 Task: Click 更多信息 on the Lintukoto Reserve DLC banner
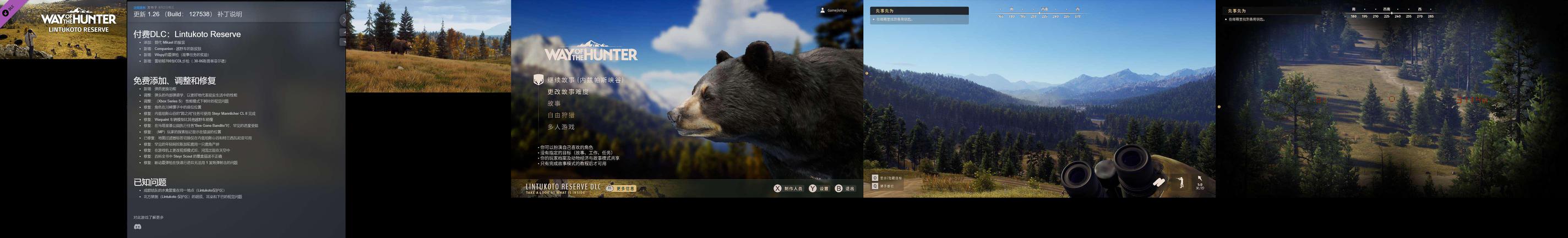point(624,188)
